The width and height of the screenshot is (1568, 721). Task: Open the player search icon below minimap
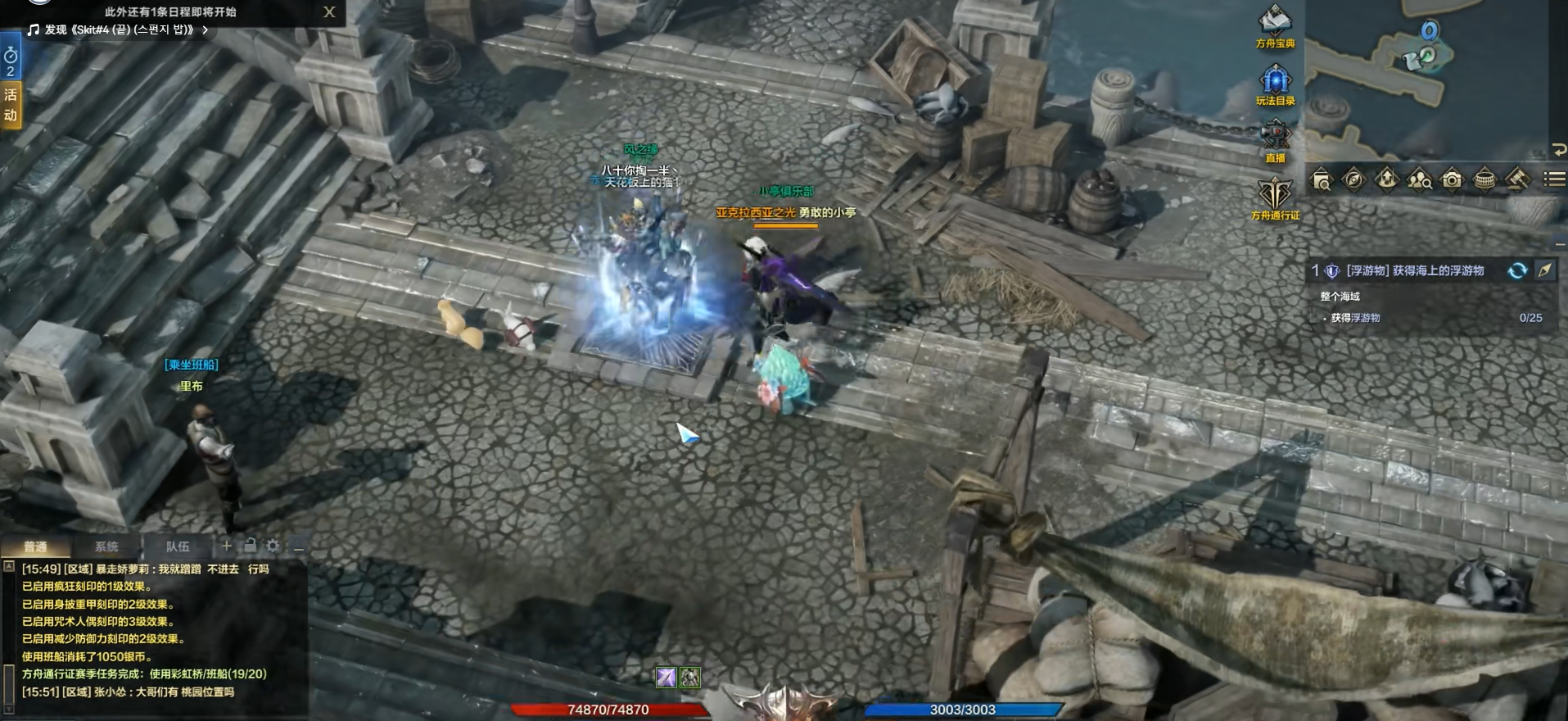tap(1419, 179)
